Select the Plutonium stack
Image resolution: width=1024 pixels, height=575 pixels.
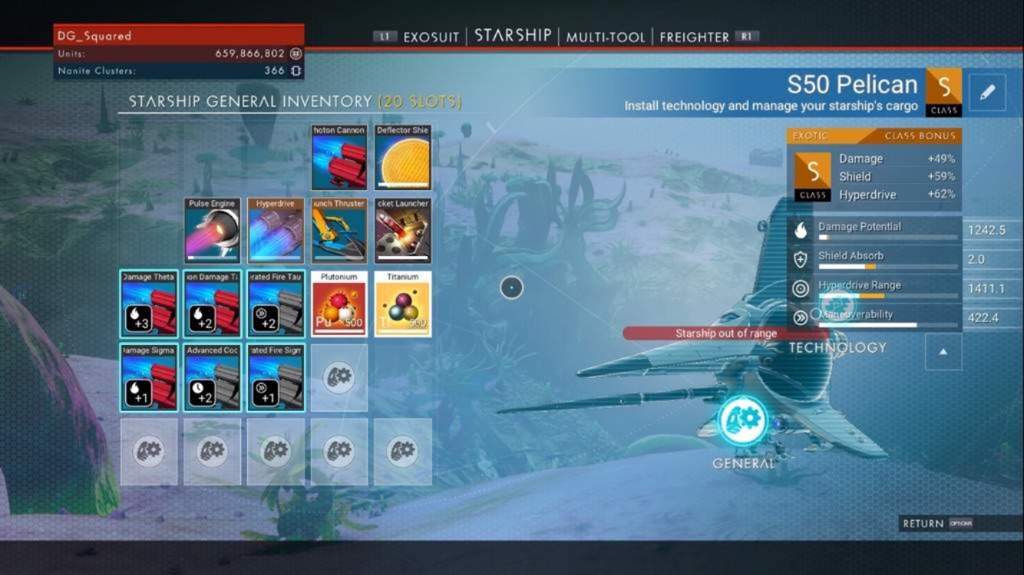click(x=339, y=304)
